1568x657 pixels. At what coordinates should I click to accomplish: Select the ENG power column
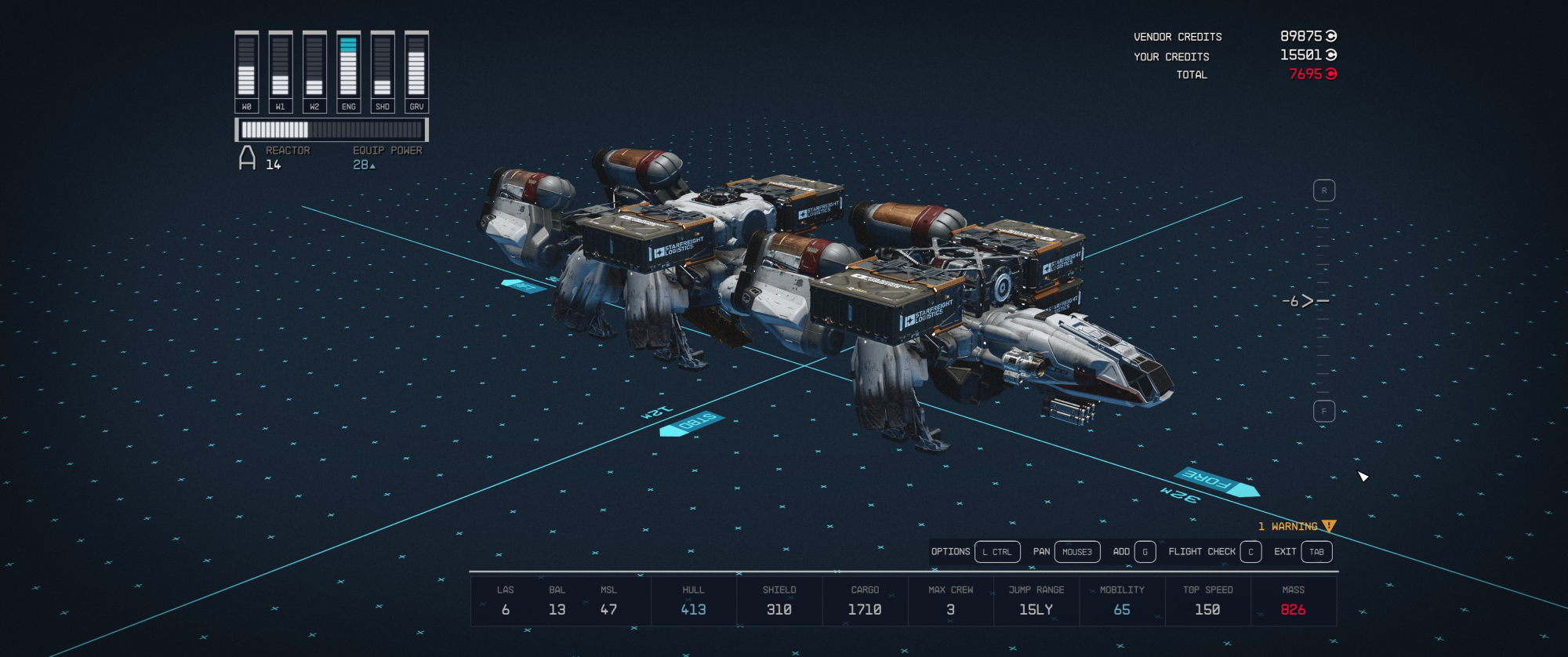pos(348,72)
